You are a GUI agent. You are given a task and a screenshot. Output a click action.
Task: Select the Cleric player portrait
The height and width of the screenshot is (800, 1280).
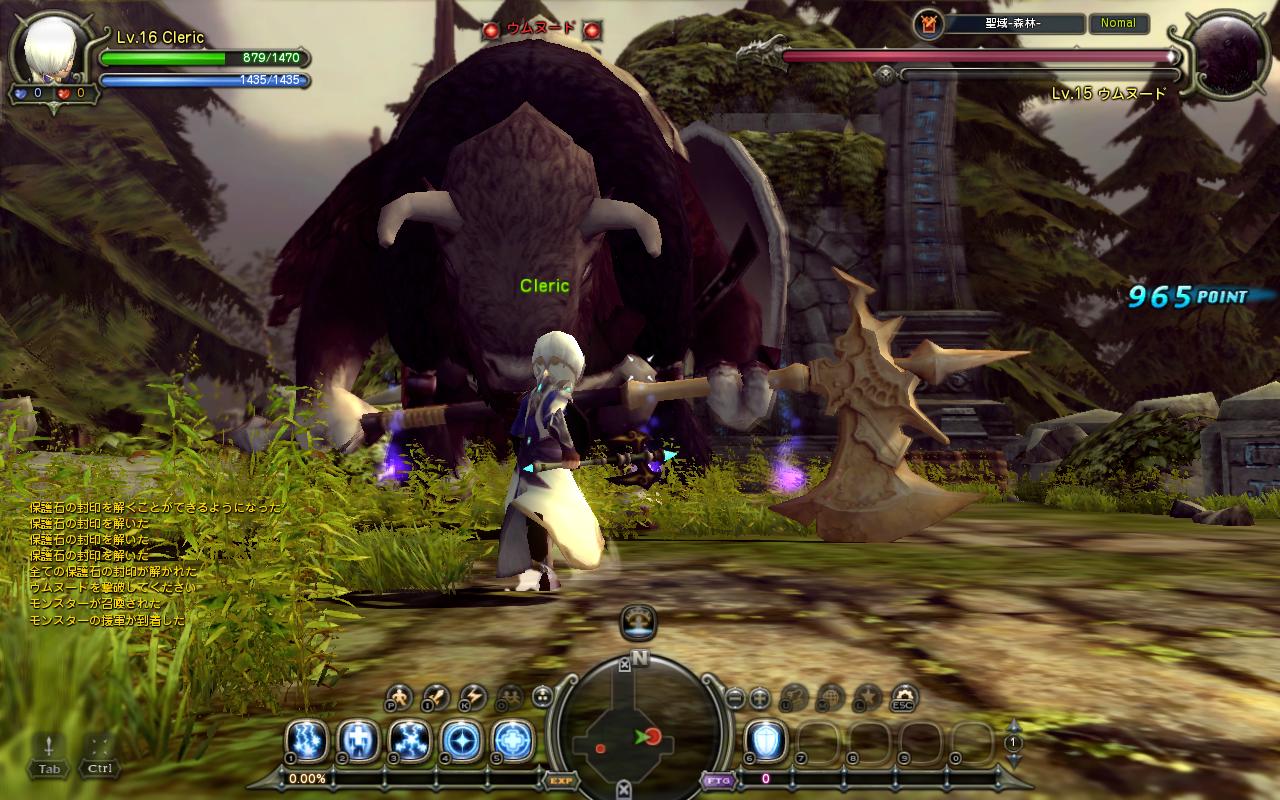coord(48,52)
